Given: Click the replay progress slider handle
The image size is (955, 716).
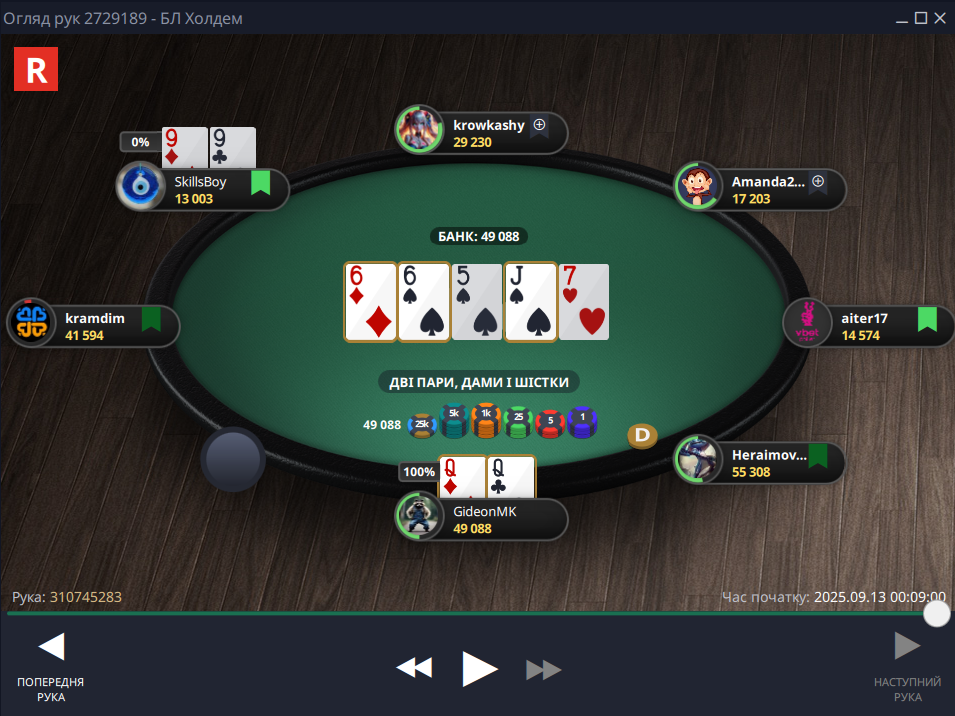Looking at the screenshot, I should [936, 613].
